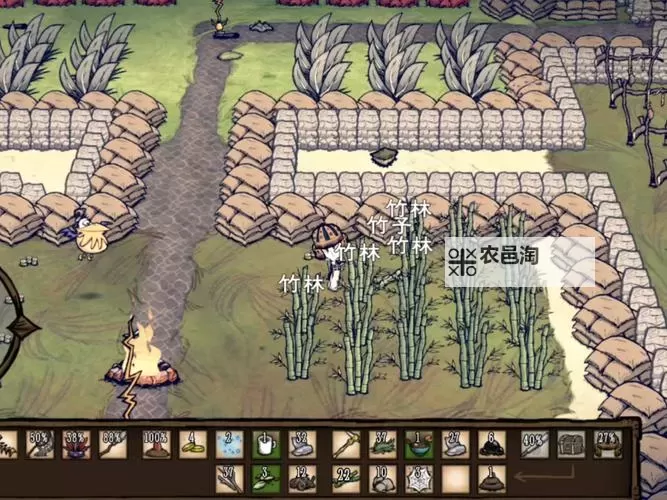Select the stack of 4 gold rings

point(193,445)
